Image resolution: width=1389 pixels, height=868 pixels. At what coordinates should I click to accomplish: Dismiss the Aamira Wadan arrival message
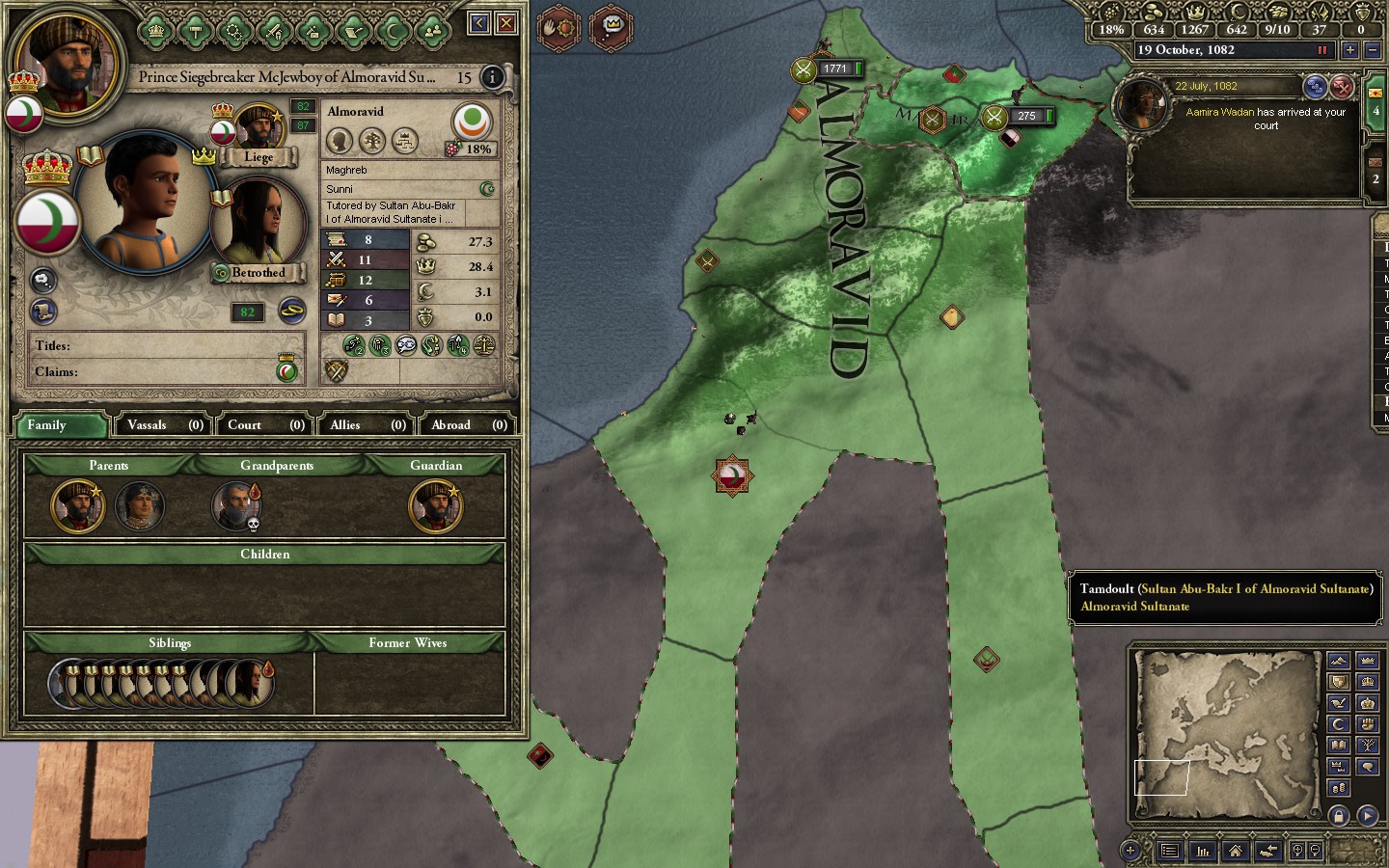1342,88
